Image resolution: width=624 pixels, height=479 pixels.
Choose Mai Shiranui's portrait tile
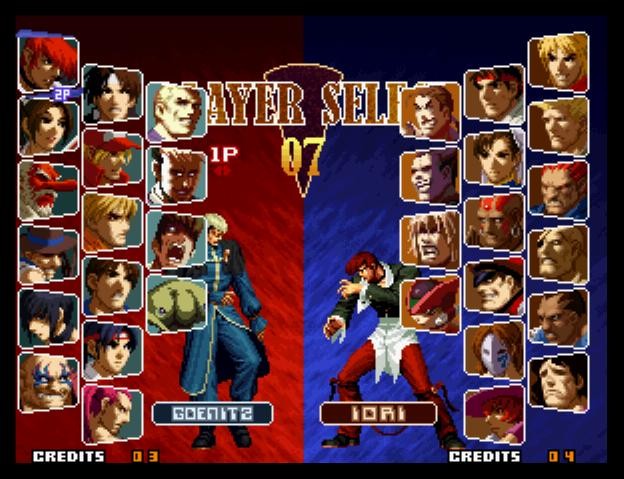(x=47, y=125)
